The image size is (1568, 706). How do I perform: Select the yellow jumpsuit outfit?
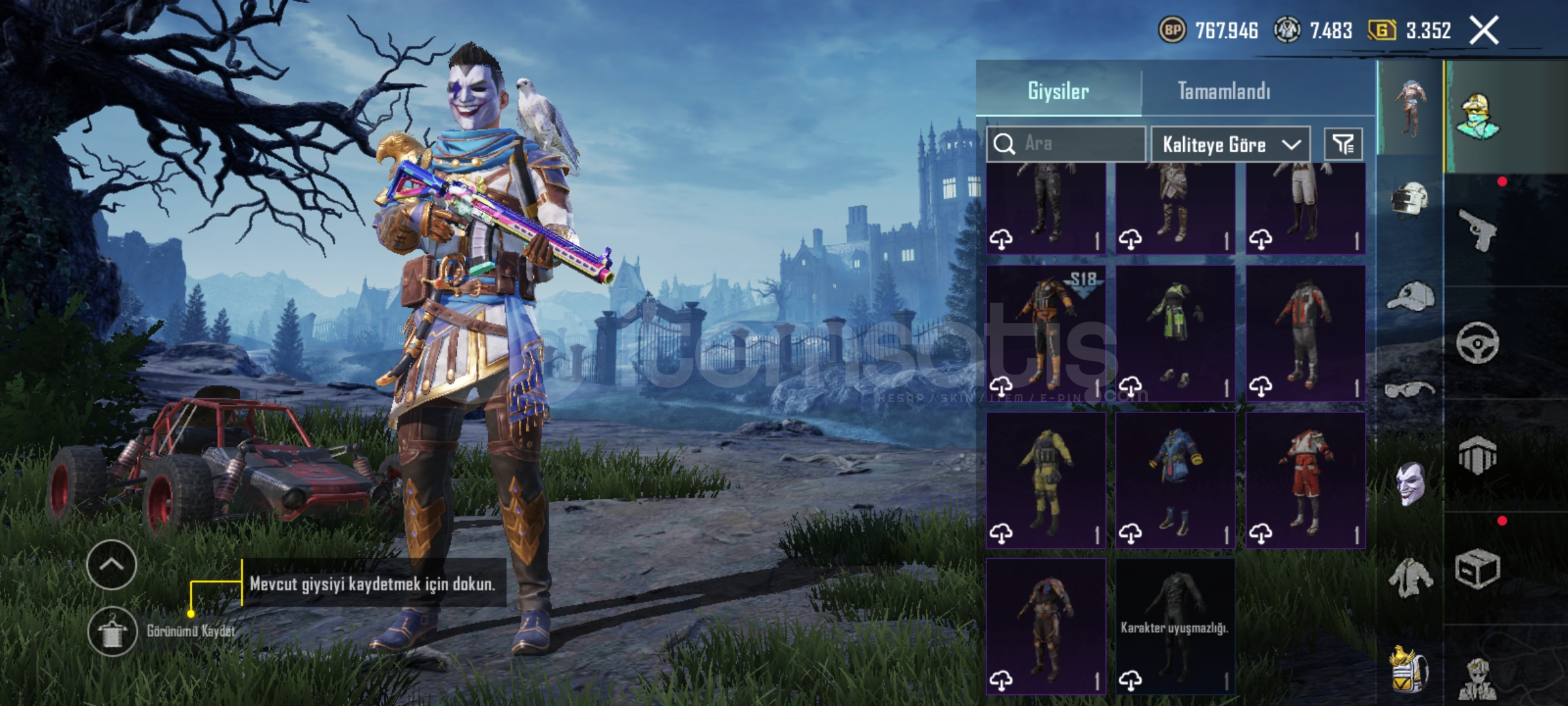(1045, 480)
